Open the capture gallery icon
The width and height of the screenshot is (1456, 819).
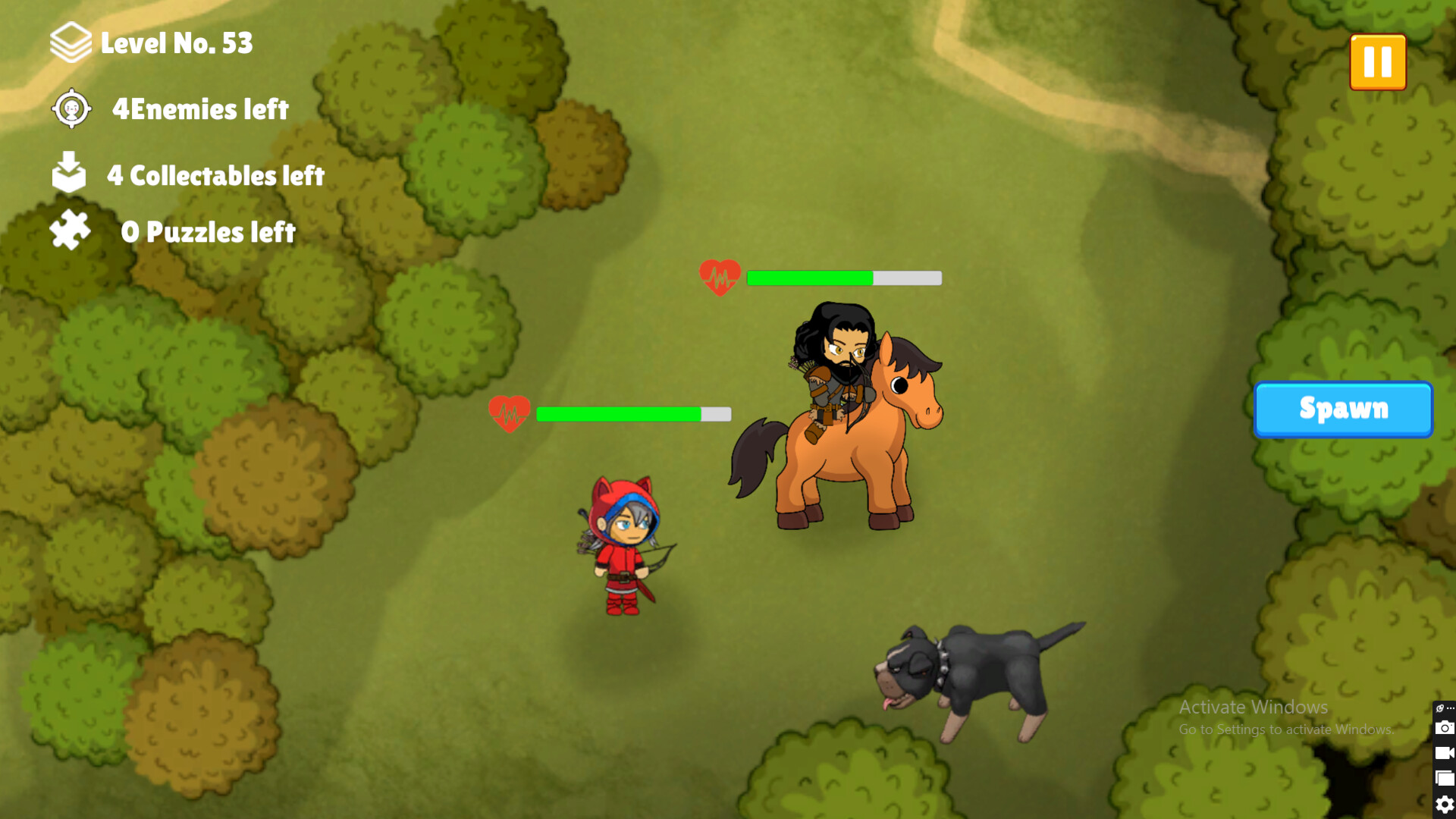click(1445, 777)
